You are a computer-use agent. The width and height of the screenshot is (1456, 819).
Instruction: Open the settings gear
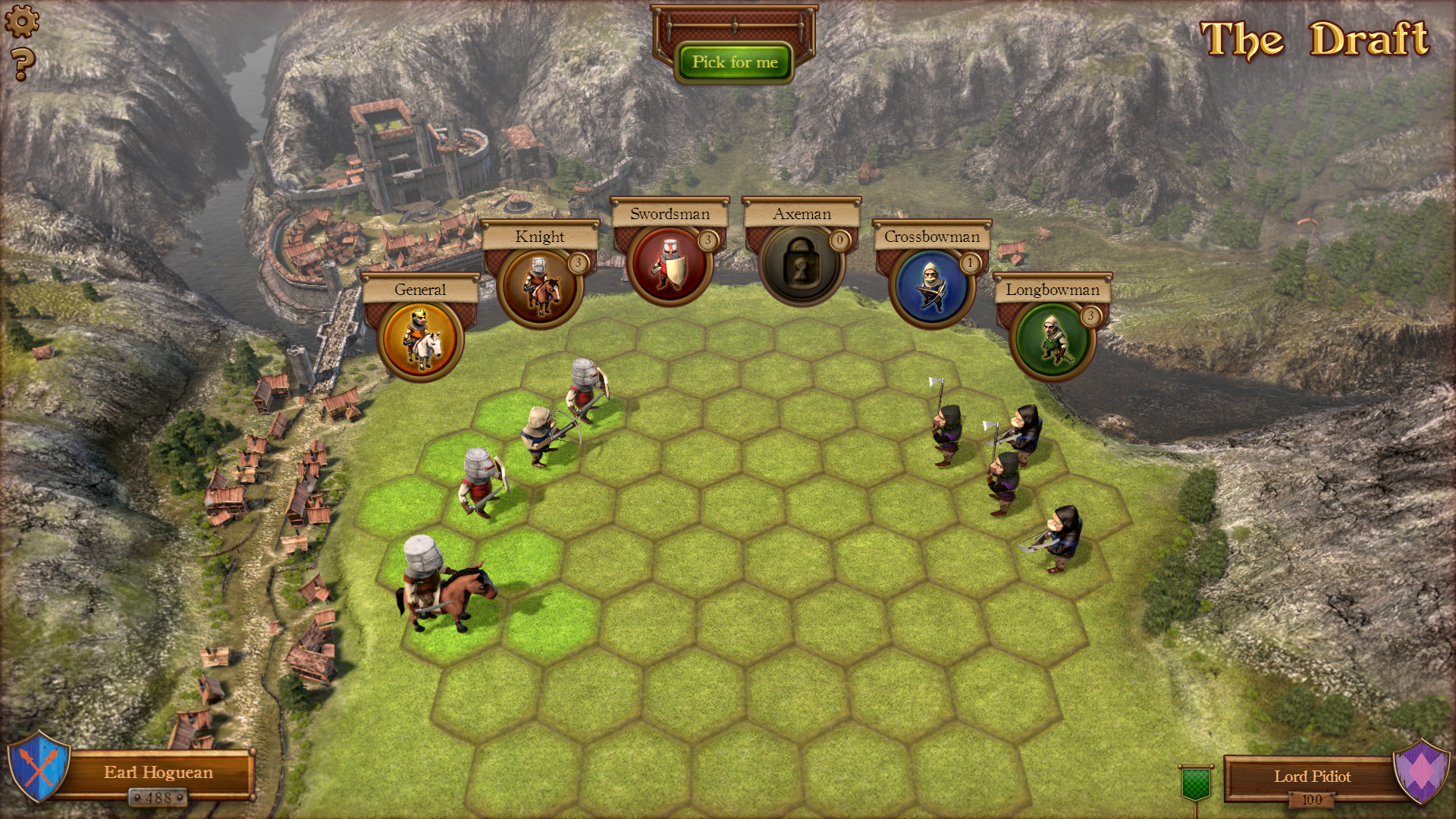click(x=23, y=20)
